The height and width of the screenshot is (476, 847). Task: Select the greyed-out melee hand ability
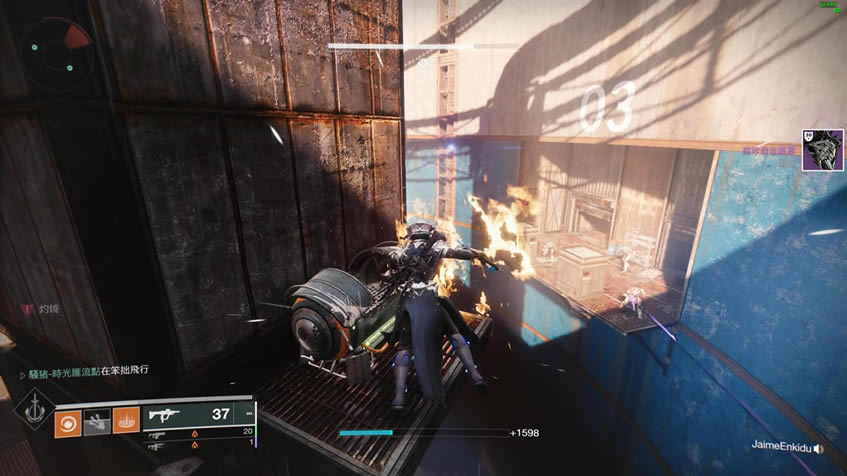coord(96,421)
